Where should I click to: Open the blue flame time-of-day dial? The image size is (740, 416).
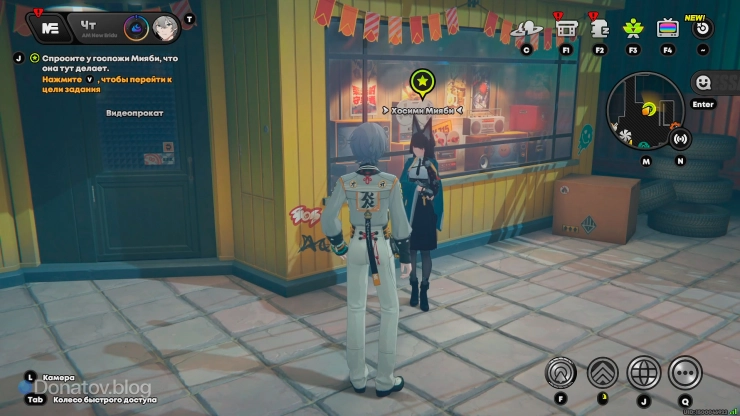pyautogui.click(x=137, y=27)
